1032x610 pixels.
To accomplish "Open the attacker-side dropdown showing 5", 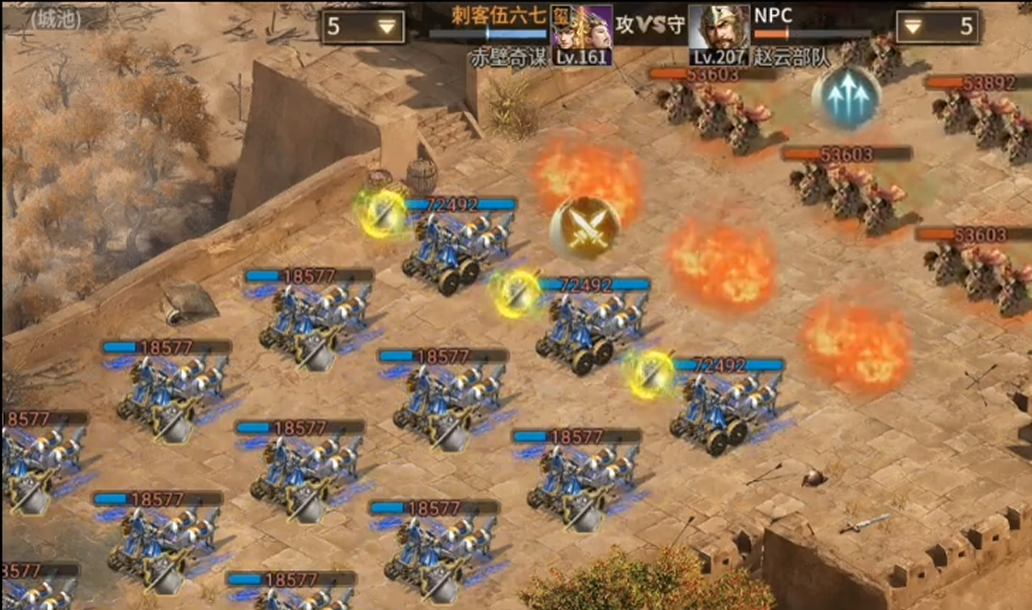I will point(362,27).
